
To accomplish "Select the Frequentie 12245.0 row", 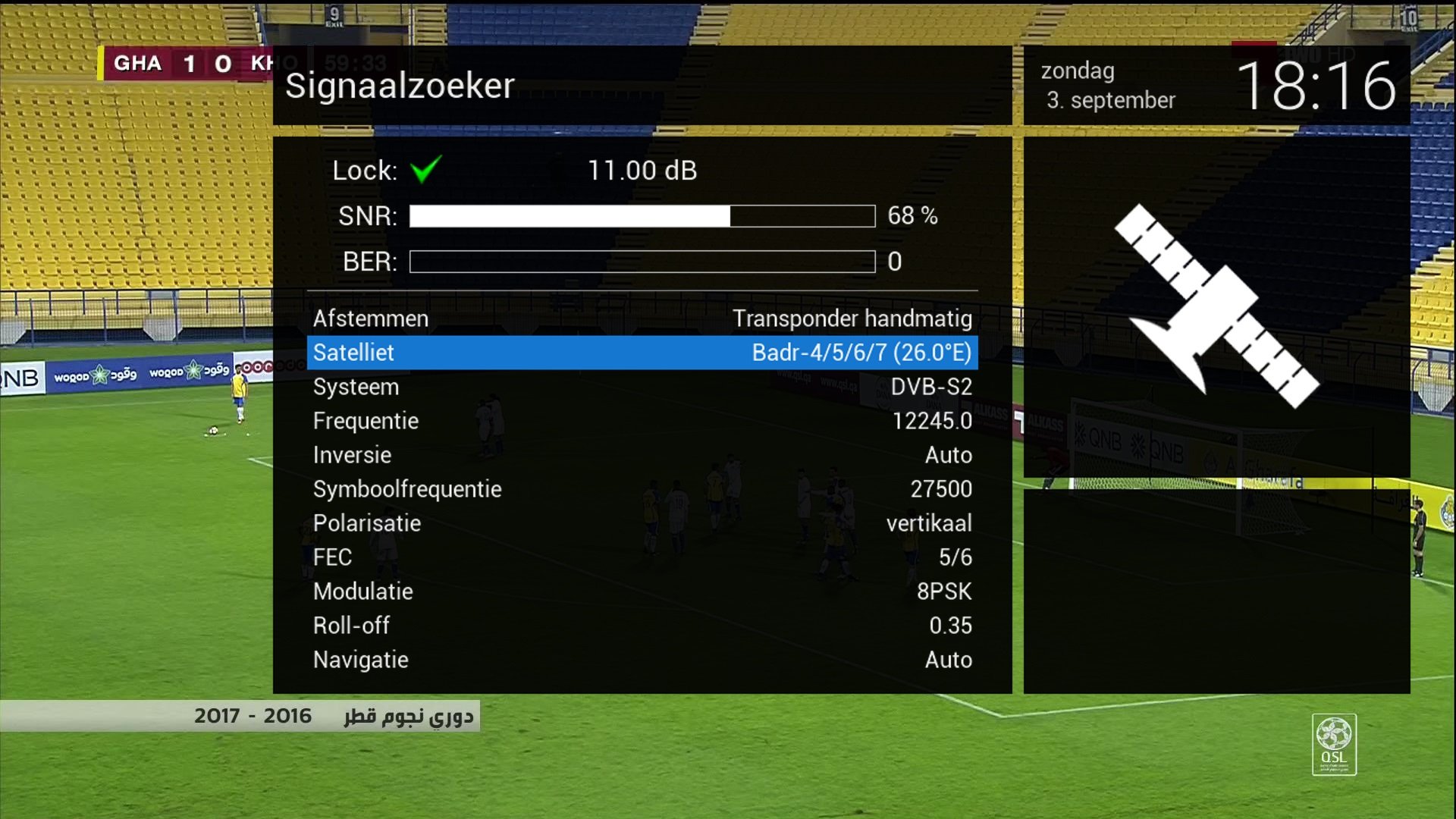I will click(x=642, y=421).
